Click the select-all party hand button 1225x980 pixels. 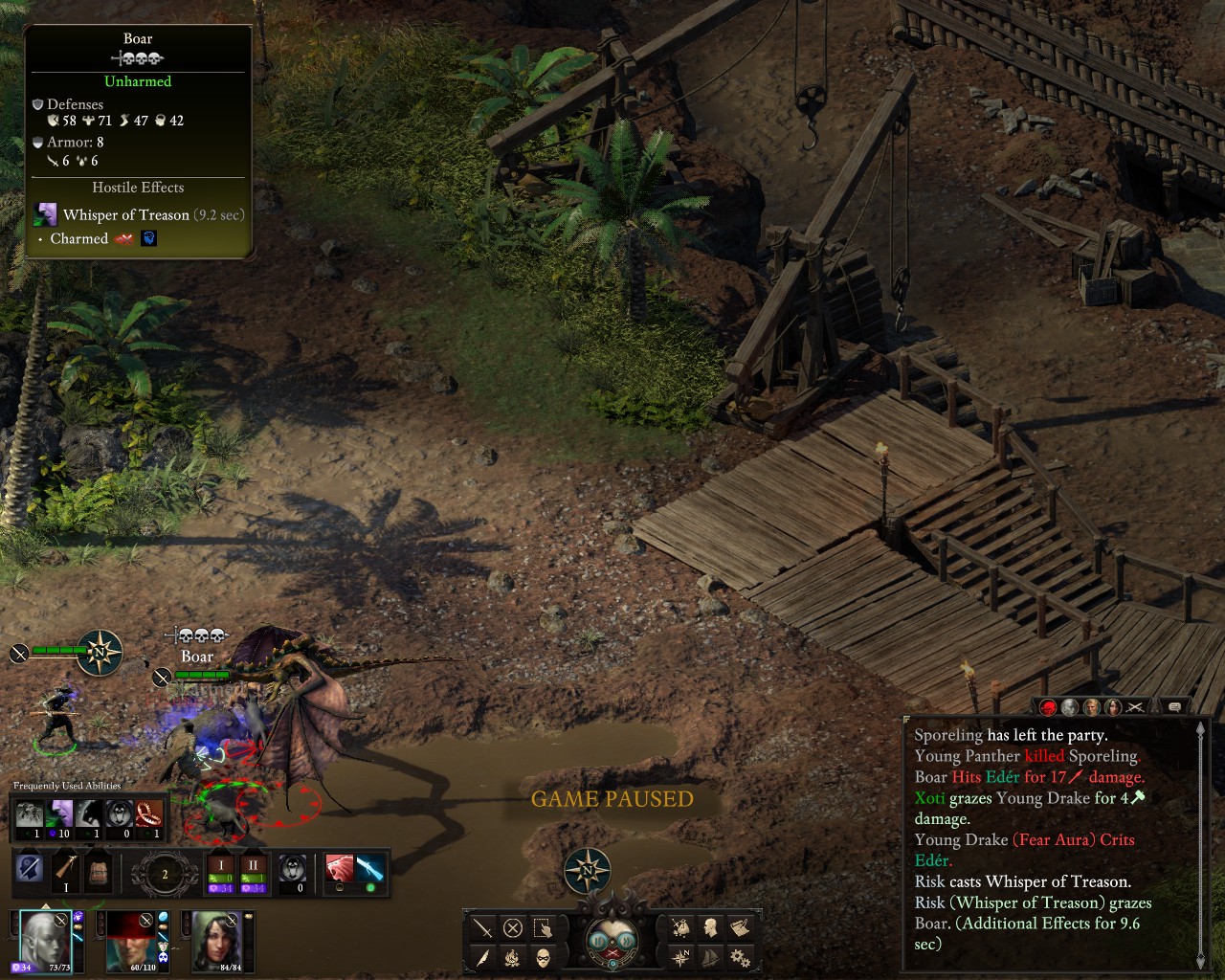click(543, 927)
